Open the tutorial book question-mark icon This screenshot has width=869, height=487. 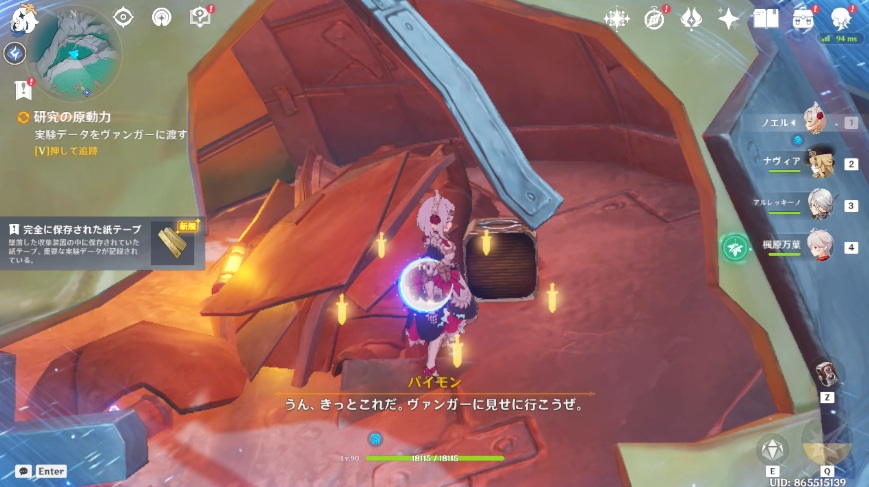(x=201, y=17)
